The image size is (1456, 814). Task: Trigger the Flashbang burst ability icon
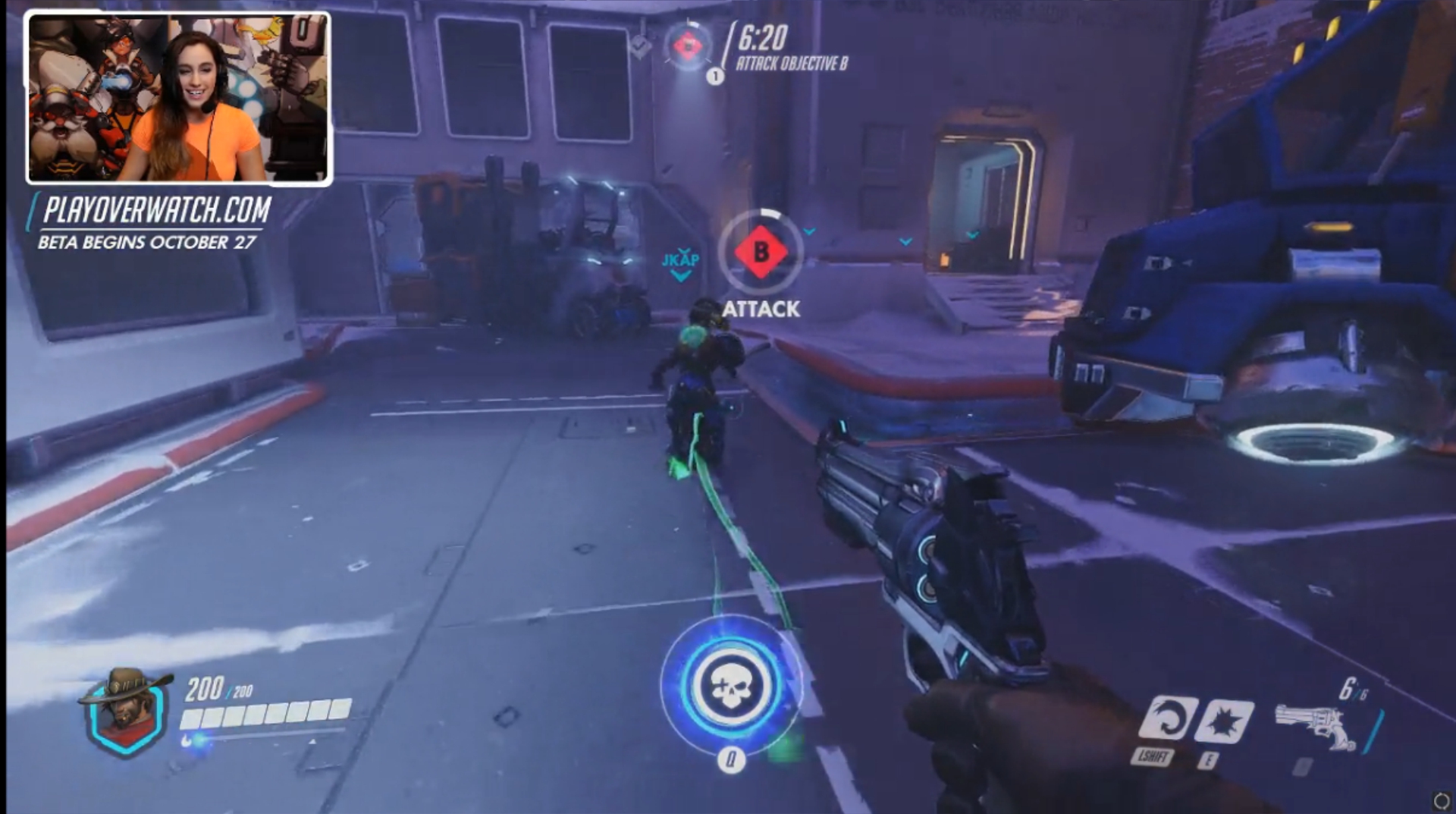(x=1223, y=720)
